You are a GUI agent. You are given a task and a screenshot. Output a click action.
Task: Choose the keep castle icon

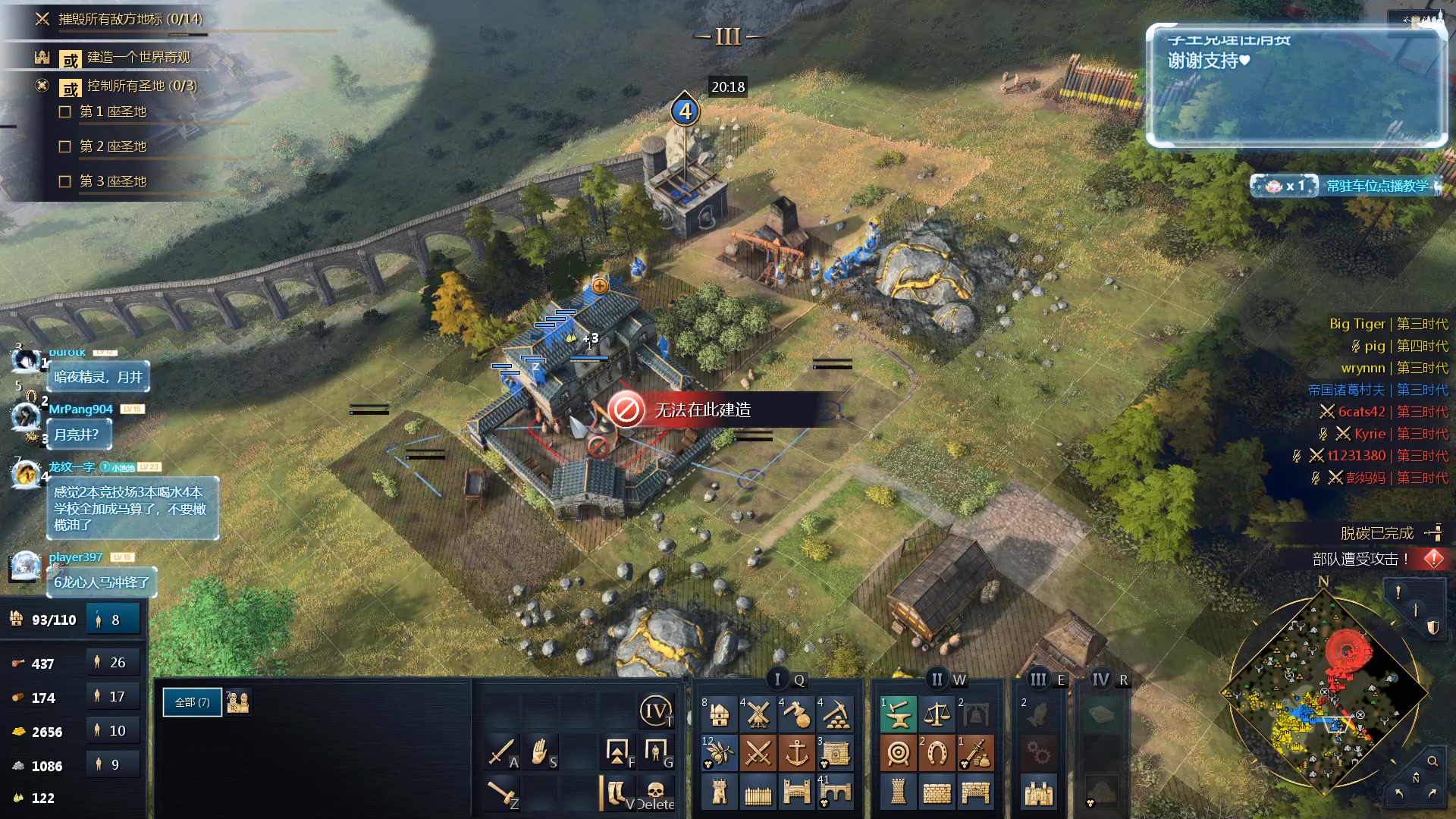(1039, 793)
